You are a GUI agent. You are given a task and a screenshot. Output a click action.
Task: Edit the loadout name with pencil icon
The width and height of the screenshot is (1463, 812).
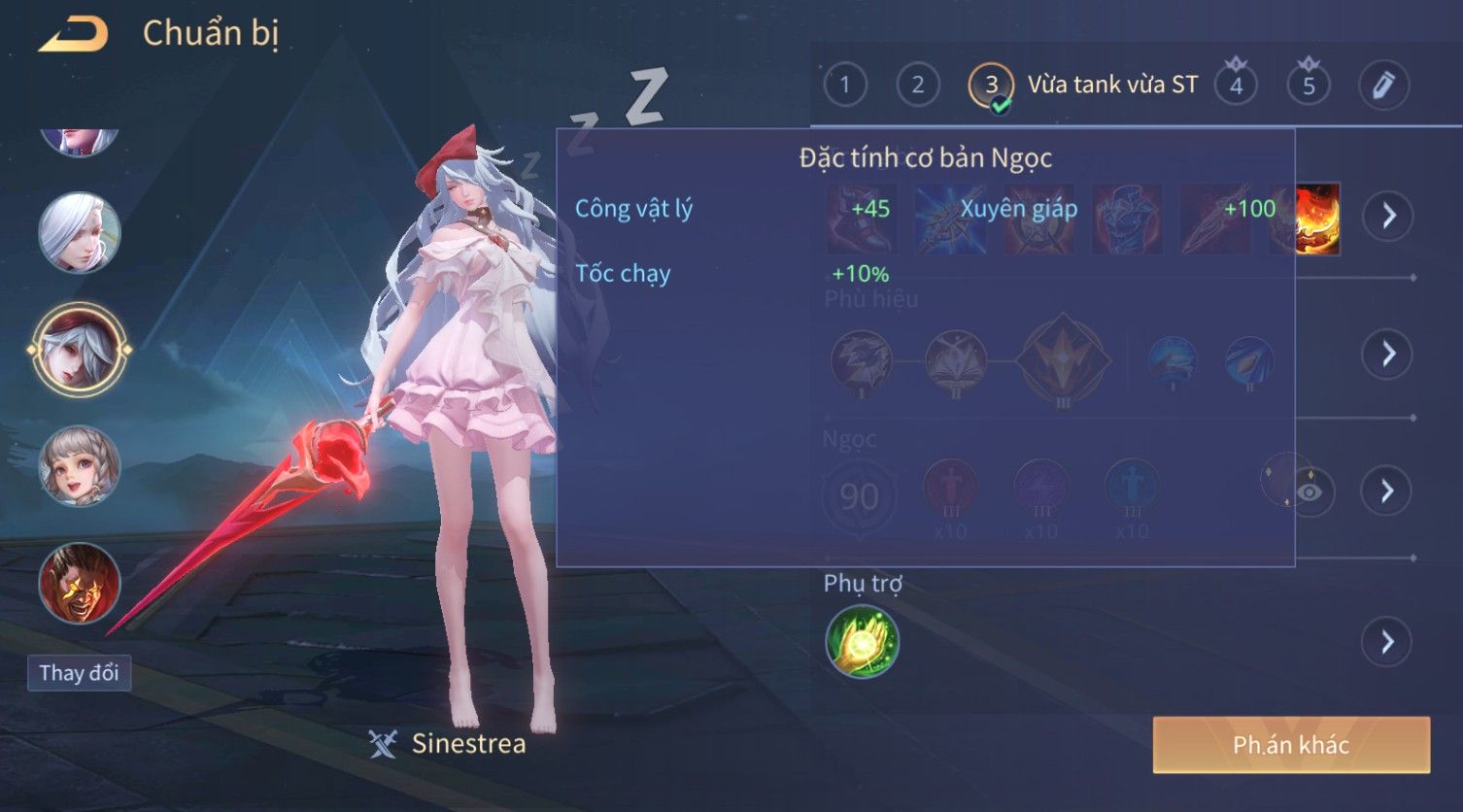click(1383, 85)
